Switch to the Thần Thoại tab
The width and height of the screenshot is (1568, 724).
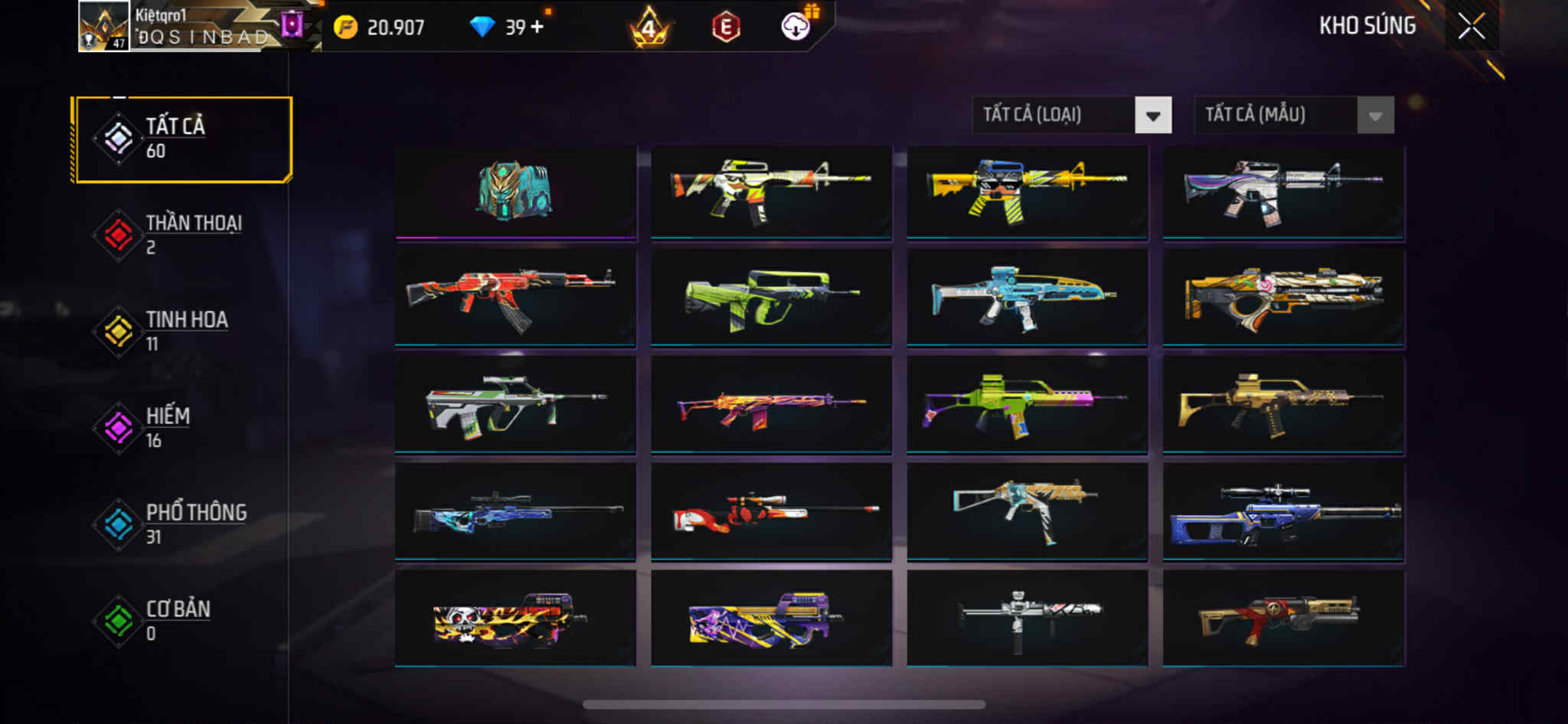[x=182, y=235]
